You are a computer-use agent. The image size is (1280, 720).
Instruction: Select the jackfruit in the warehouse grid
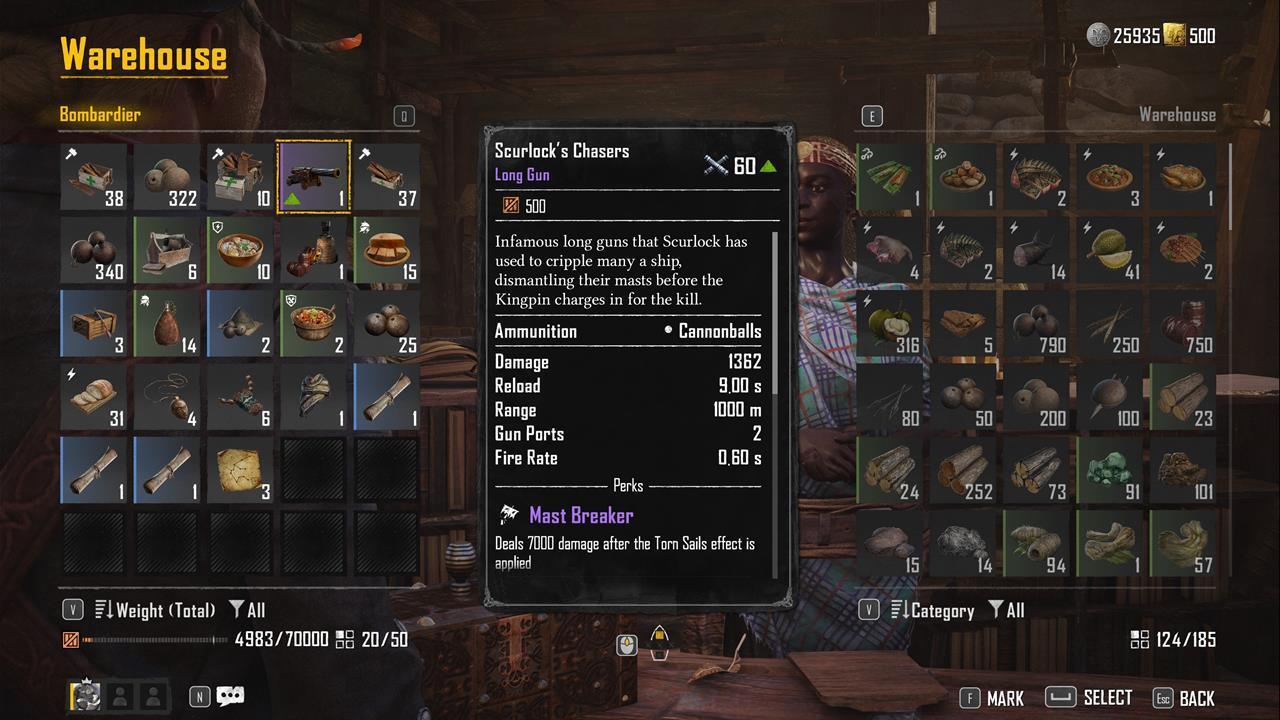point(1109,249)
